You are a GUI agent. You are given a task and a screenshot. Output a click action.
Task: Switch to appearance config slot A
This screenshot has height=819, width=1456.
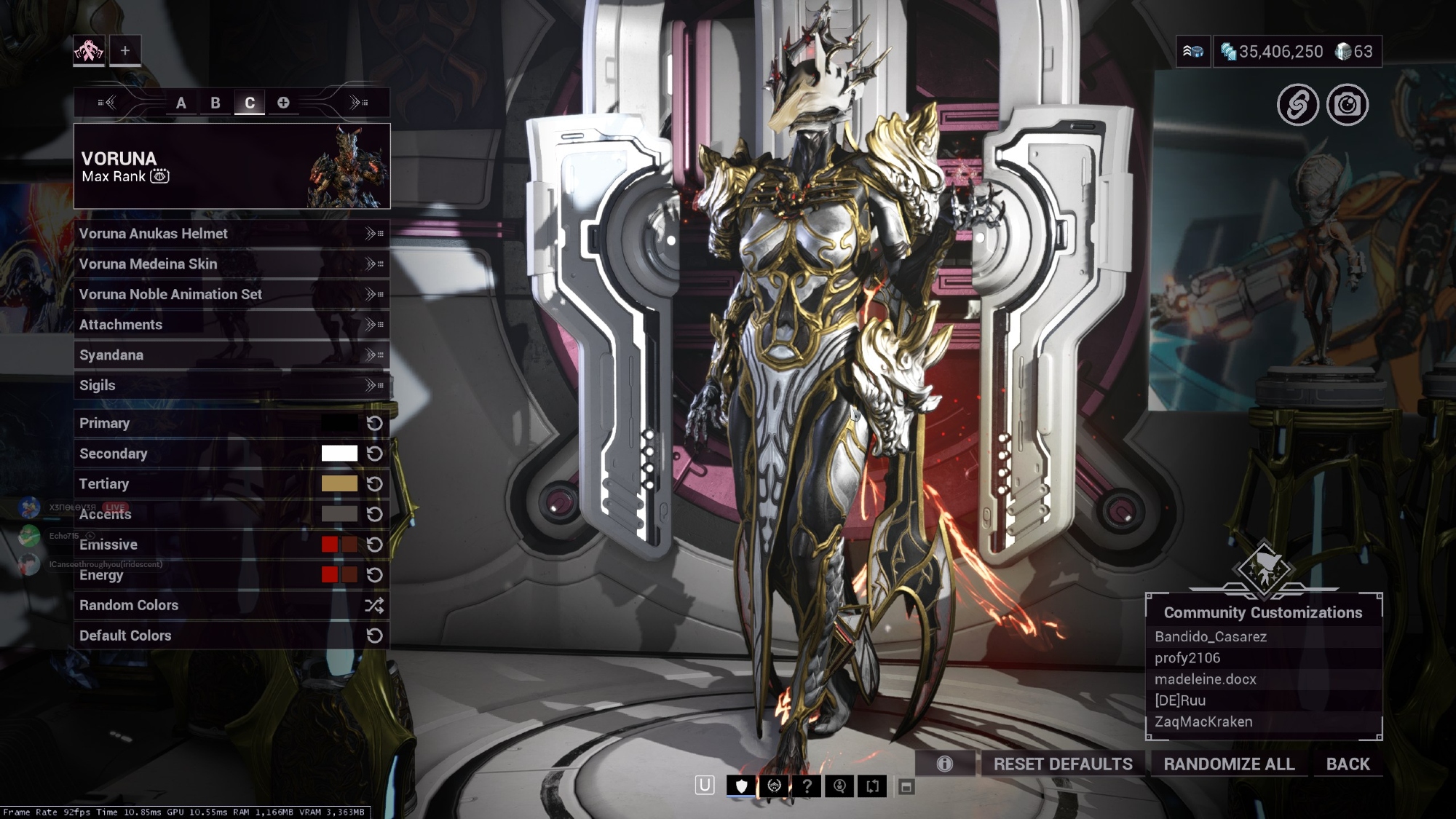[x=181, y=103]
